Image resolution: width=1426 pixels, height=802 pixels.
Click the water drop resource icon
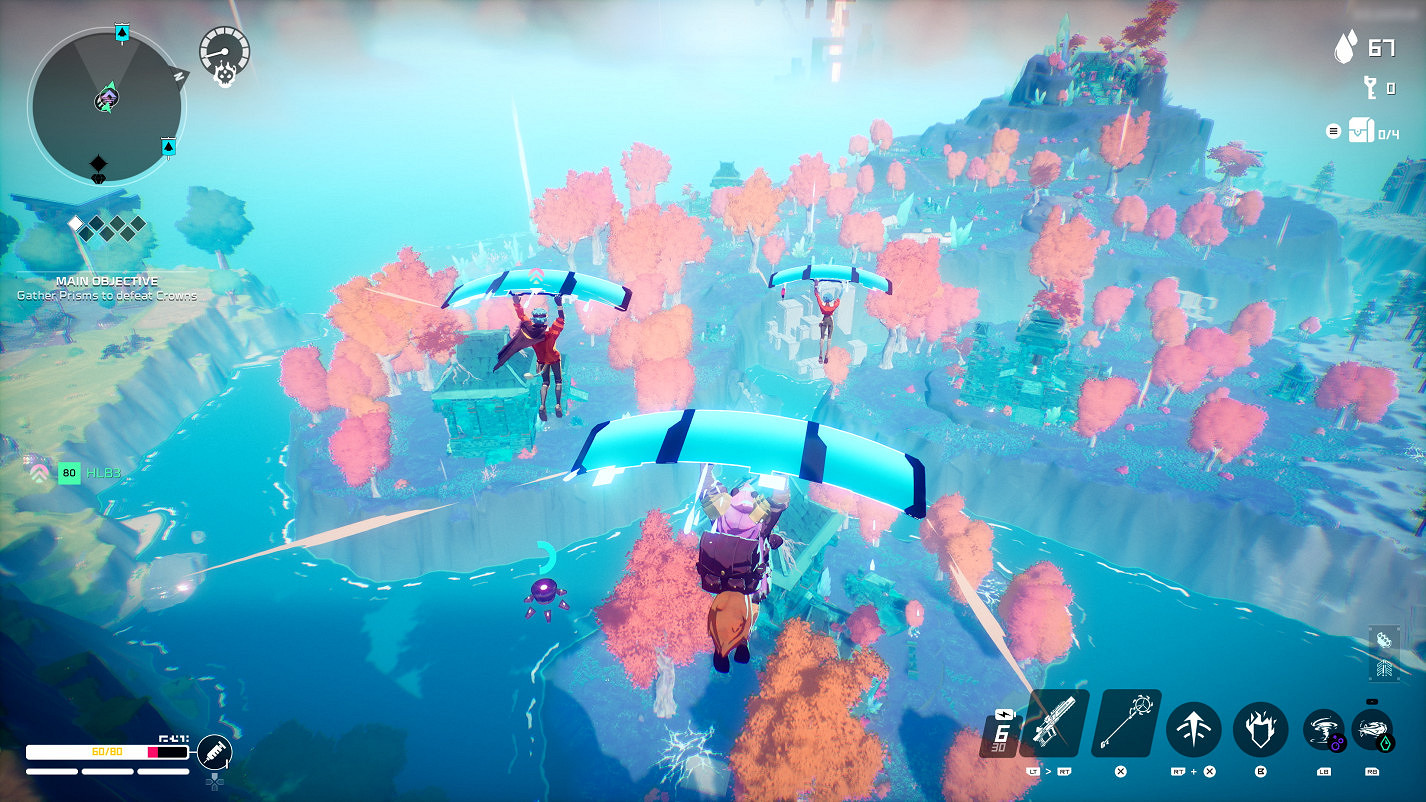(1345, 46)
